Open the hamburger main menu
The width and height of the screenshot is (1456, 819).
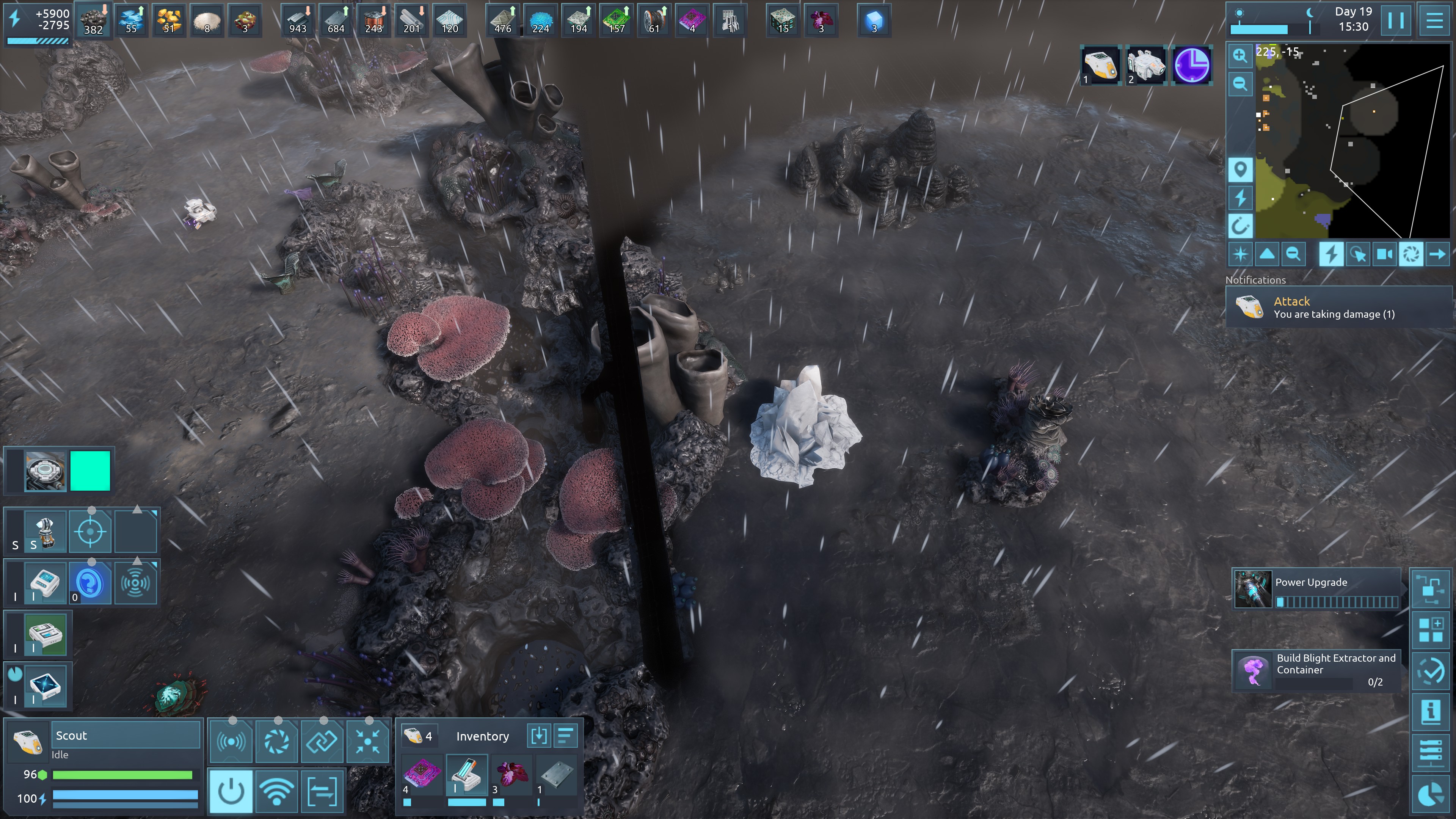(x=1433, y=20)
